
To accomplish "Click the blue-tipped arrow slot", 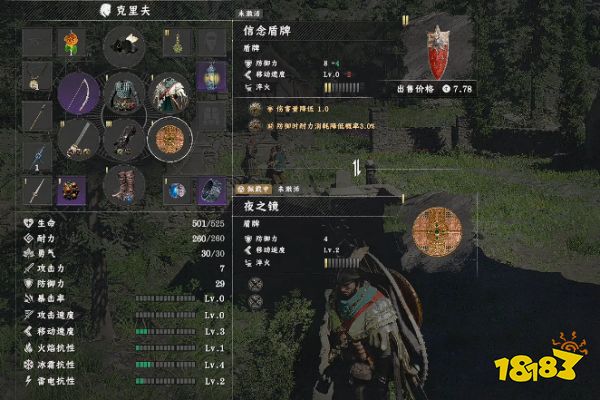I will pyautogui.click(x=37, y=155).
